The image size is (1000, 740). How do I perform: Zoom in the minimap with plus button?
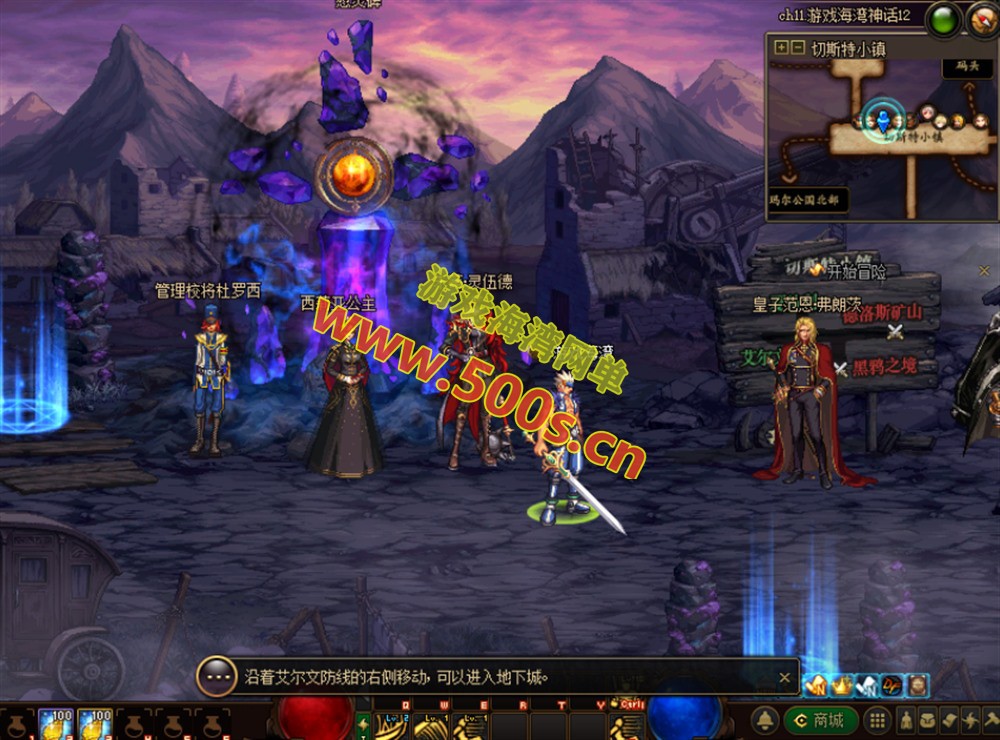point(780,47)
